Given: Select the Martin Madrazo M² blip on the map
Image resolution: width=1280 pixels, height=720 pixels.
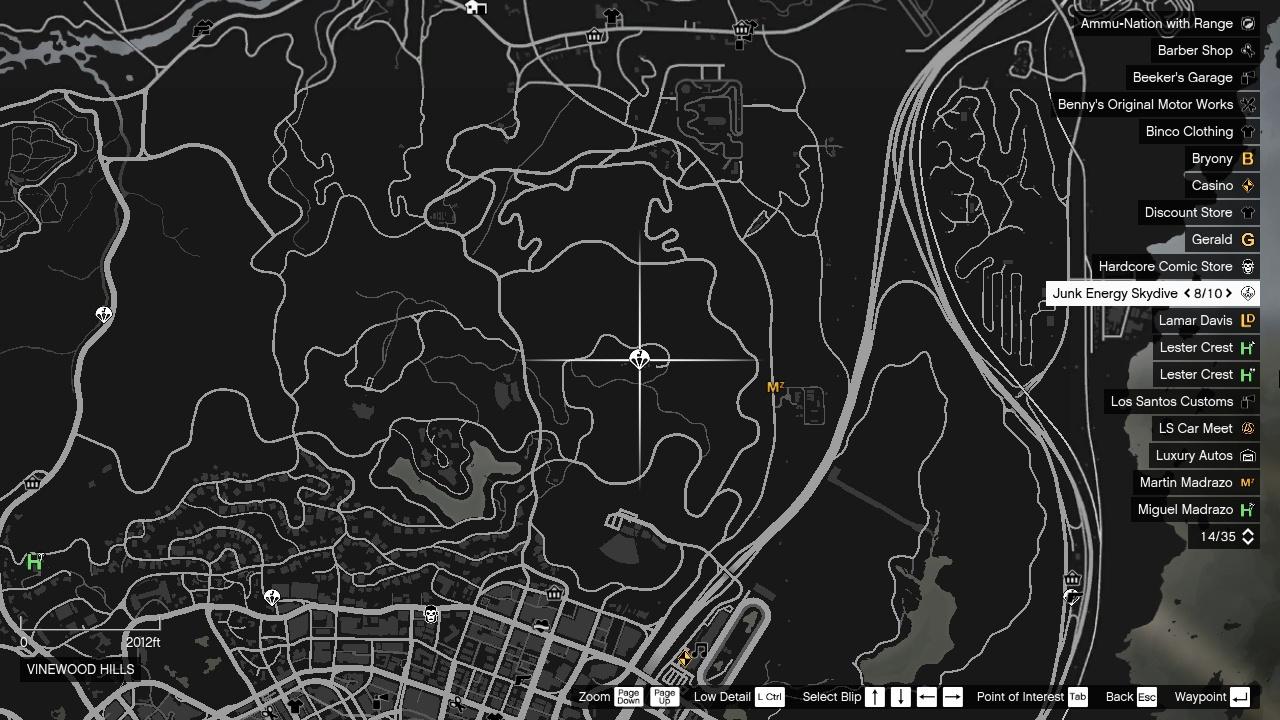Looking at the screenshot, I should (775, 386).
